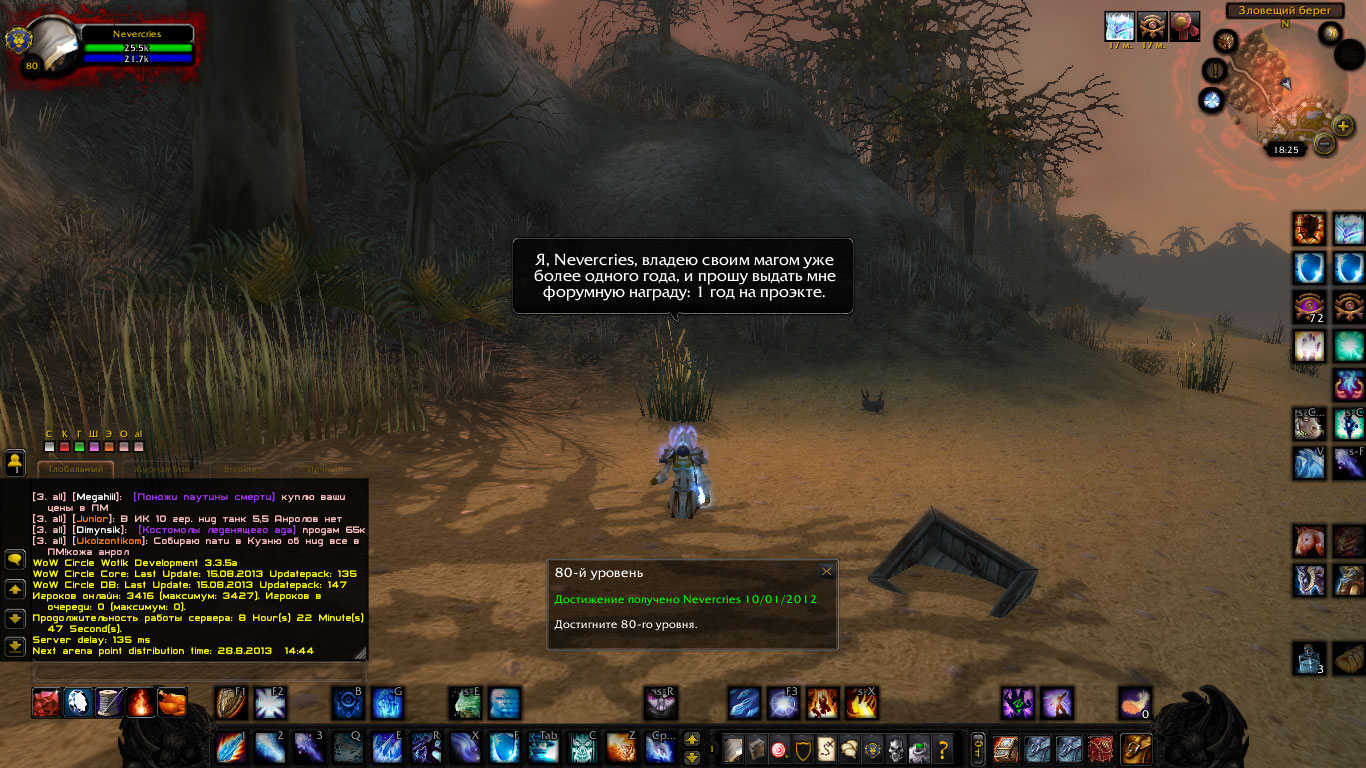1366x768 pixels.
Task: Open the skull micro menu button
Action: 896,748
